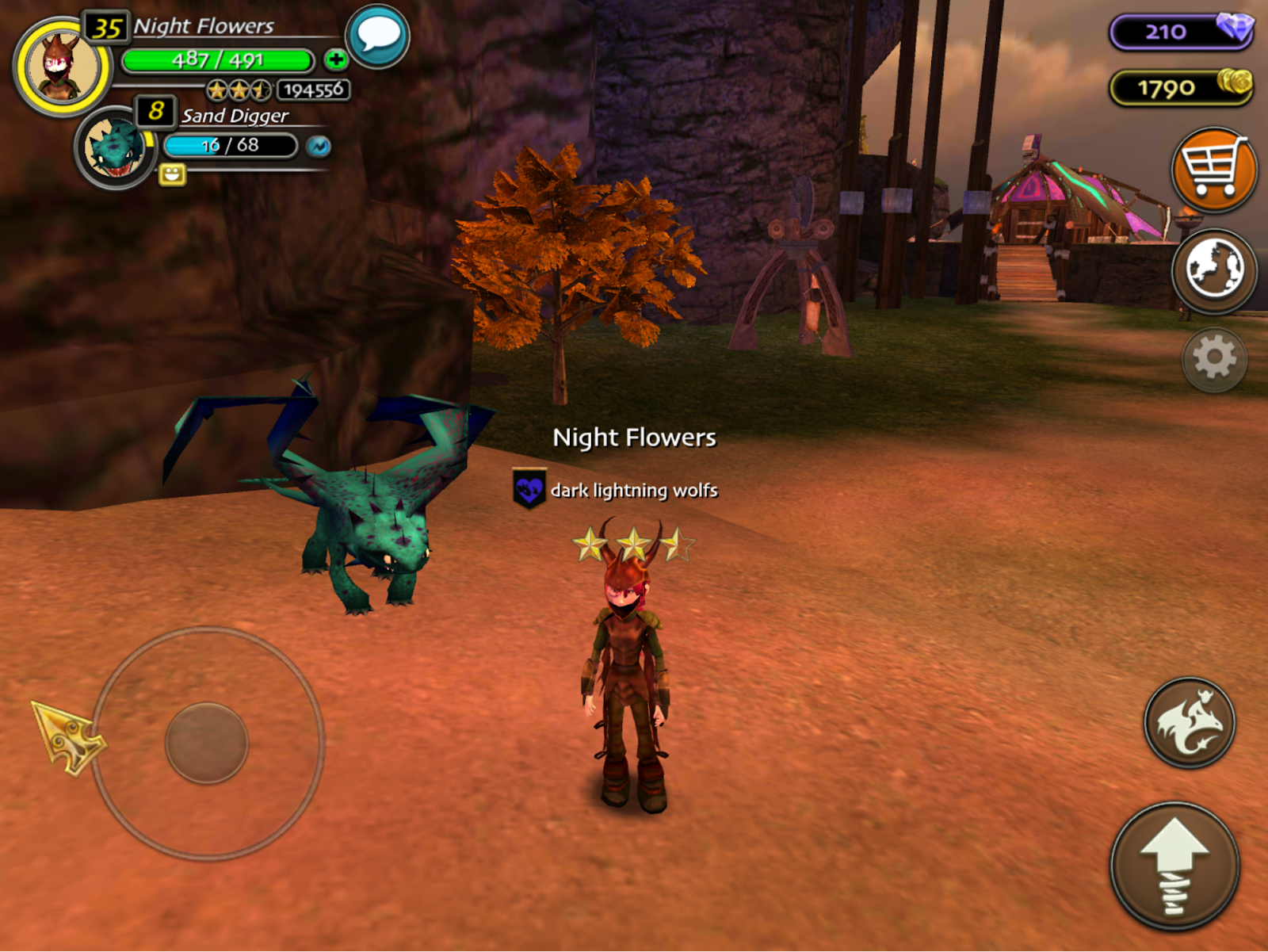The height and width of the screenshot is (952, 1268).
Task: Open the world map globe
Action: 1213,270
